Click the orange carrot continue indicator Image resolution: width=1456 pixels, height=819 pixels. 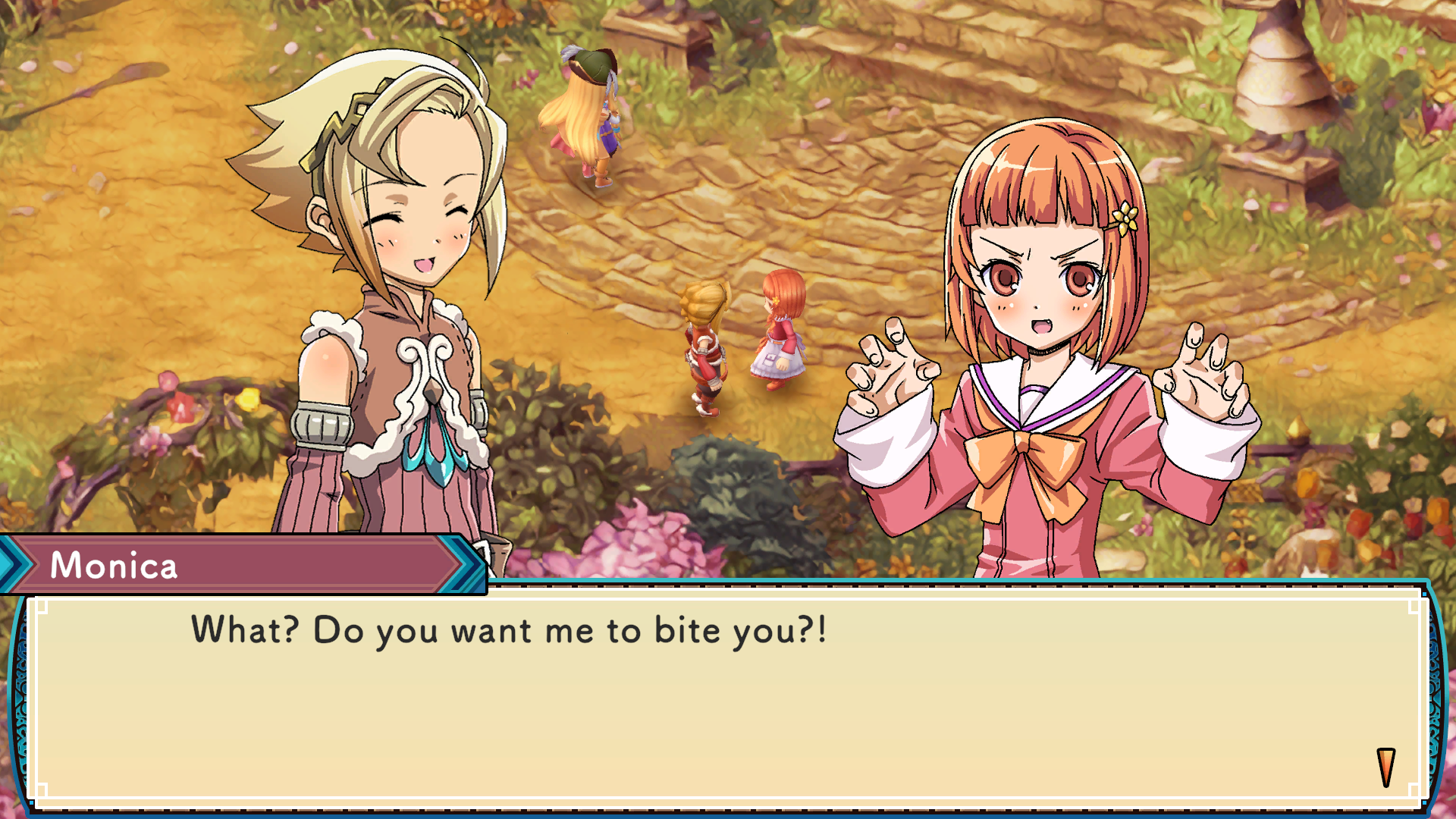pyautogui.click(x=1385, y=767)
